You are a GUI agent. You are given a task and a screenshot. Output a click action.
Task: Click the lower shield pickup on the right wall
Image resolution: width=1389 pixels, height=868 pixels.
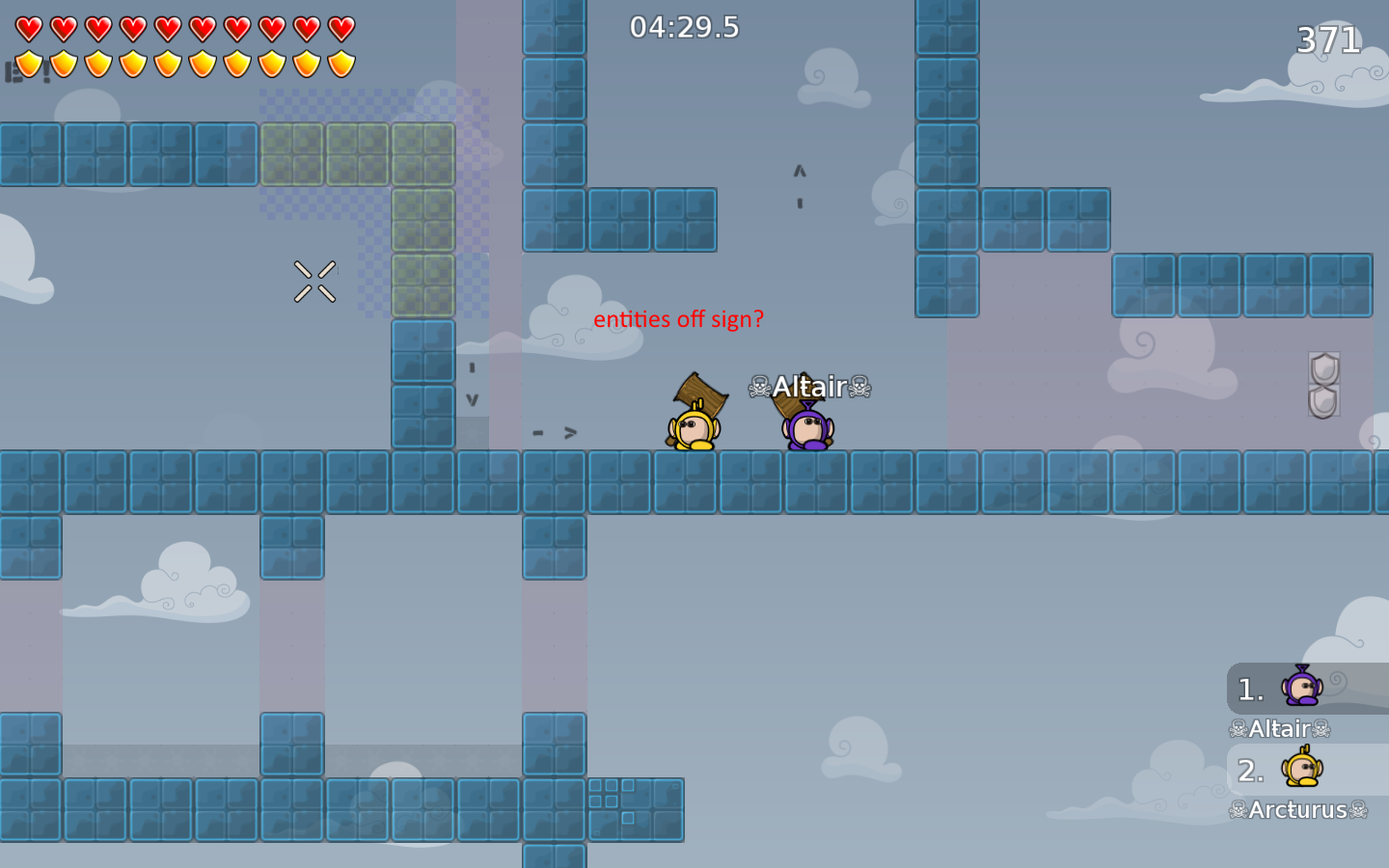pyautogui.click(x=1323, y=400)
